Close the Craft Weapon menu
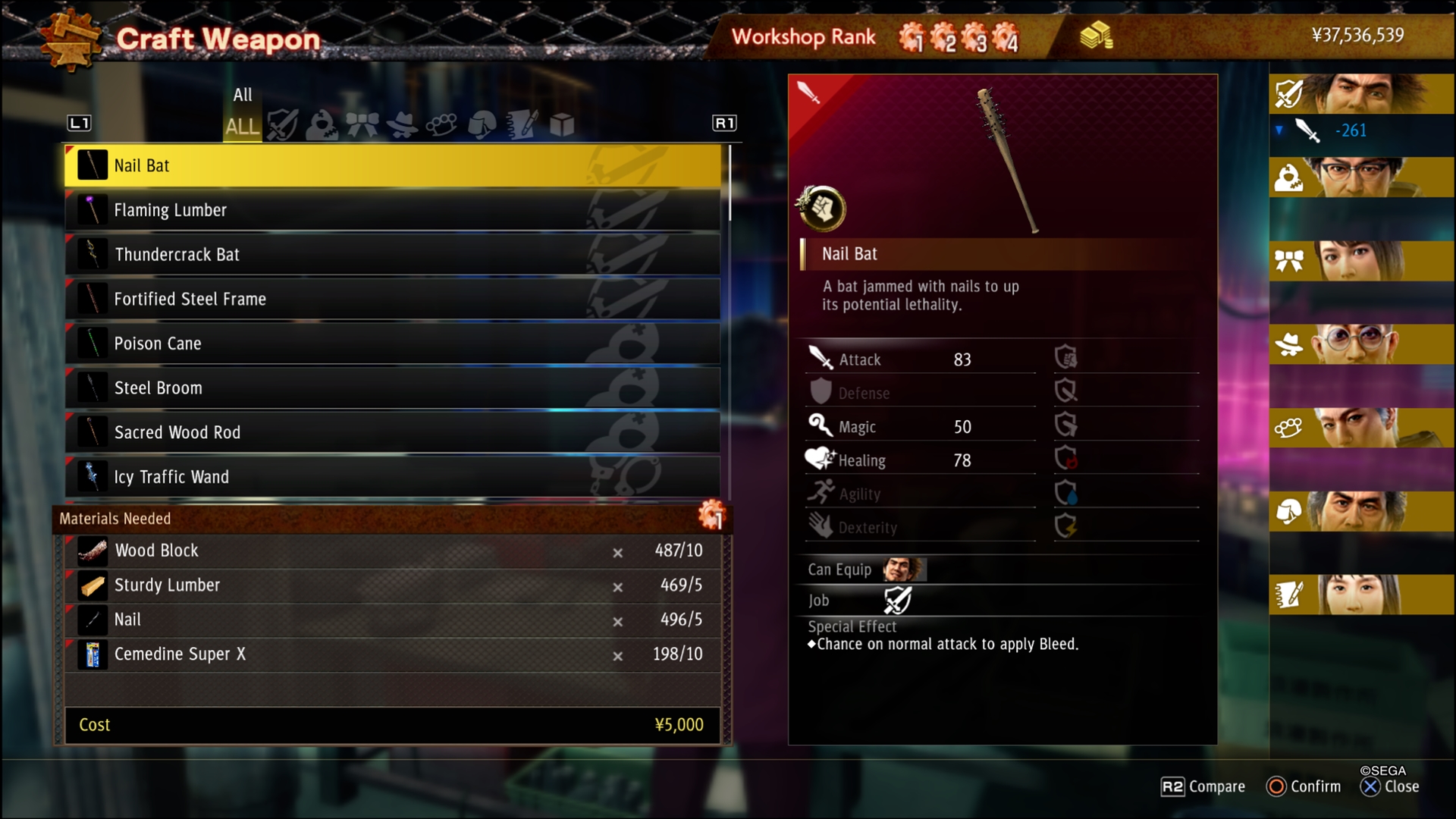The height and width of the screenshot is (819, 1456). coord(1390,786)
